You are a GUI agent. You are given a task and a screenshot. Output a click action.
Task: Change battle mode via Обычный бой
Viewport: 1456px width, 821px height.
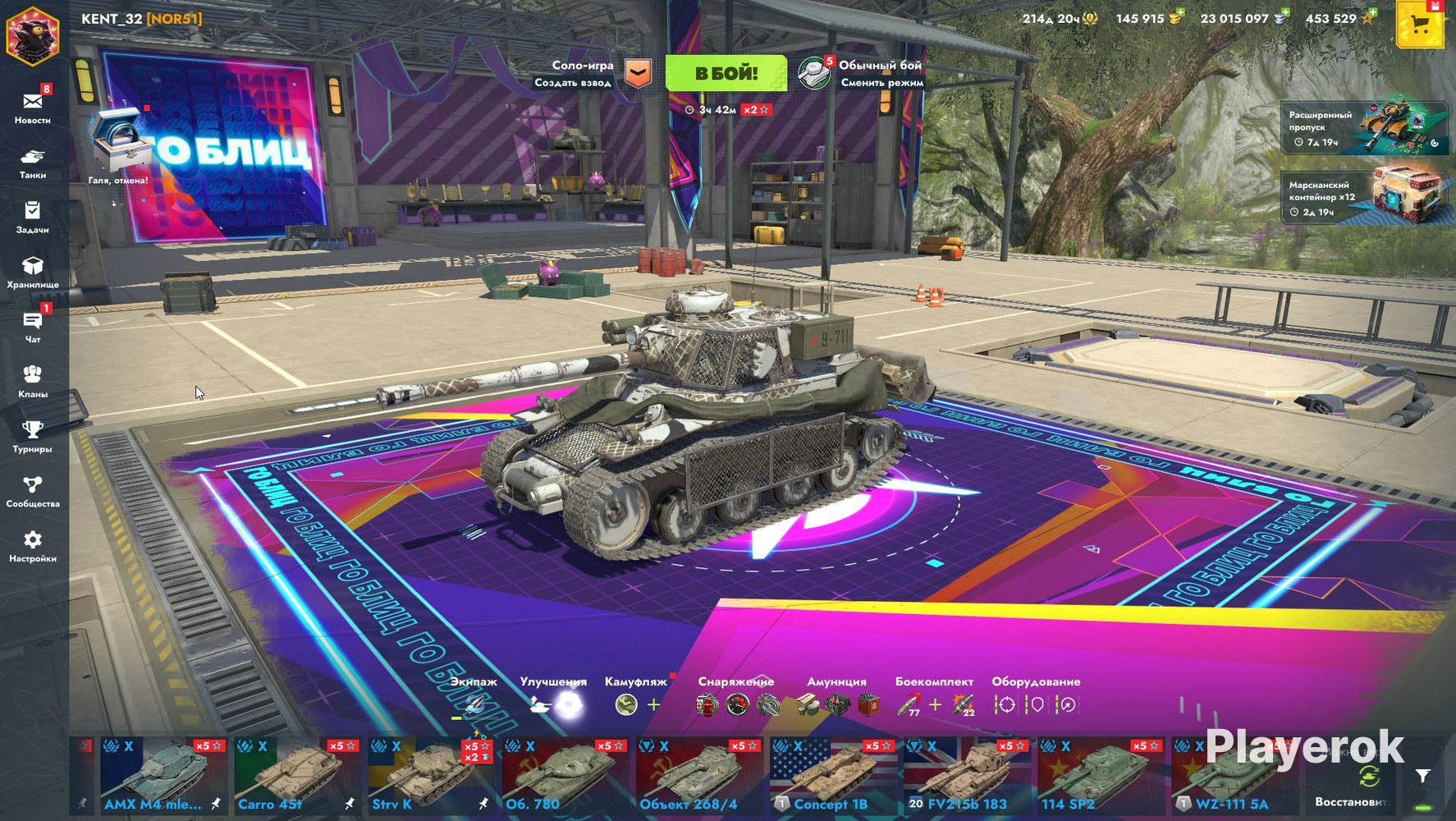point(862,73)
